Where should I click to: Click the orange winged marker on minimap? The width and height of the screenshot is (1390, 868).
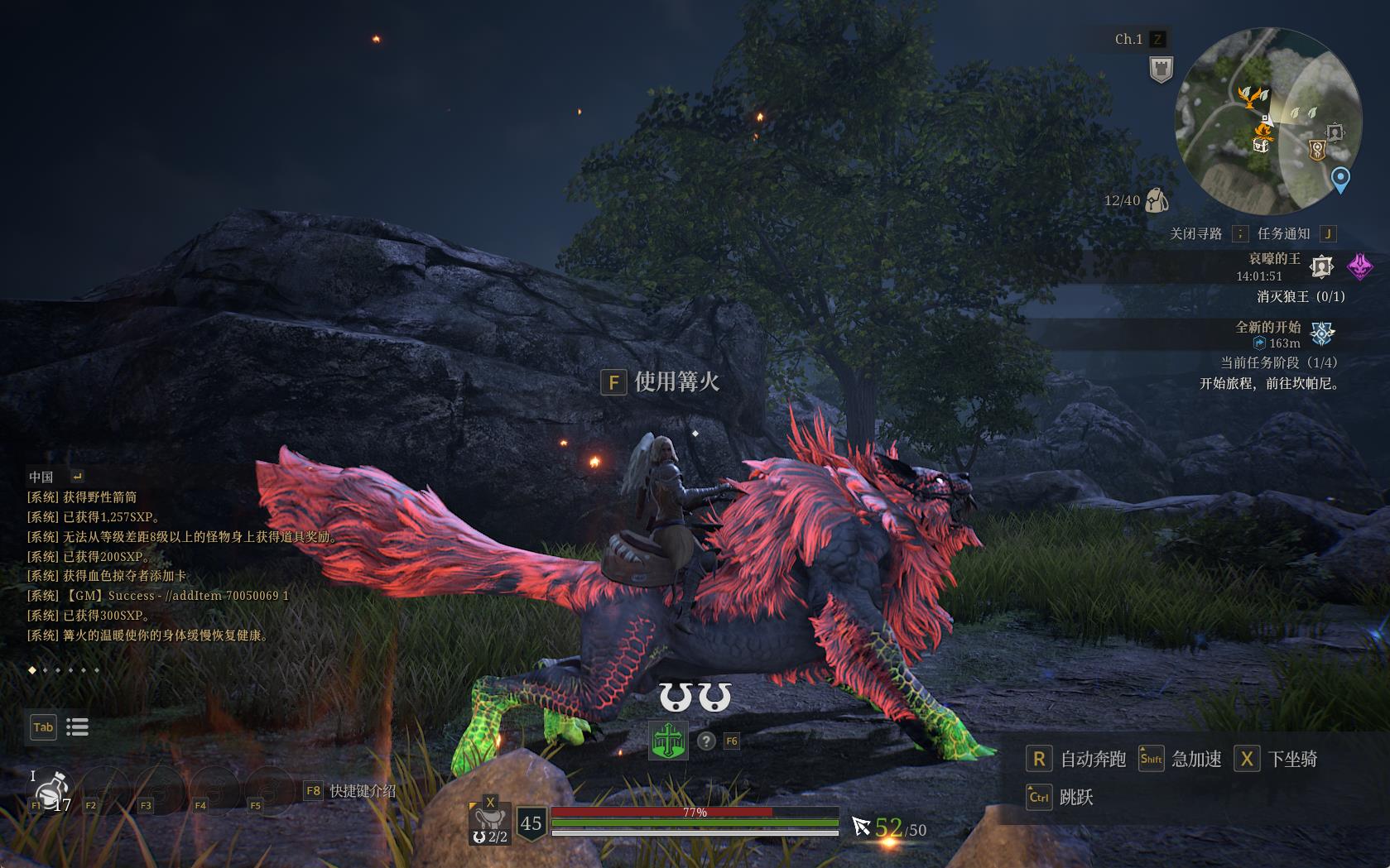point(1253,96)
